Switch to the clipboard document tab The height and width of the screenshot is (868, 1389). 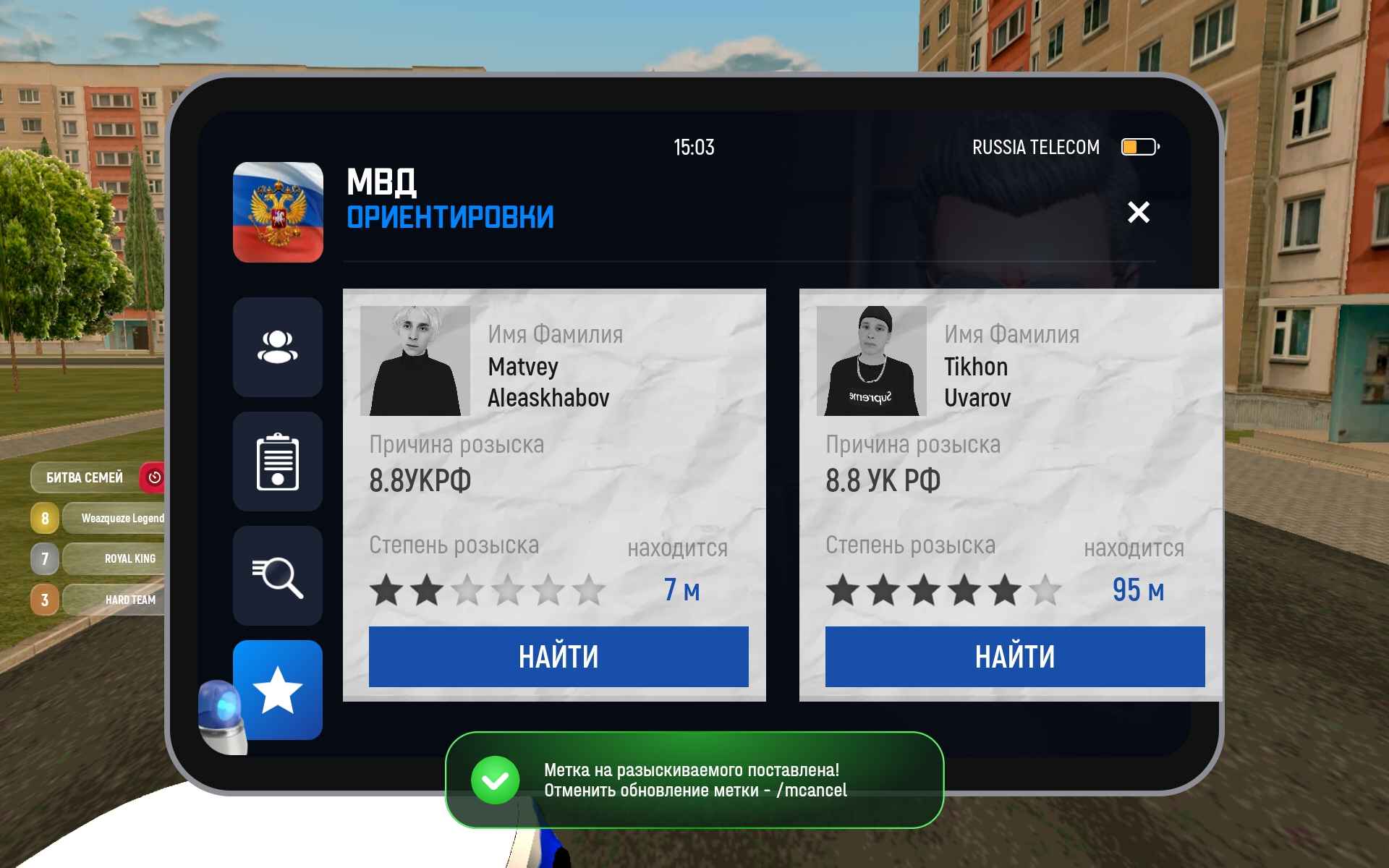click(278, 461)
